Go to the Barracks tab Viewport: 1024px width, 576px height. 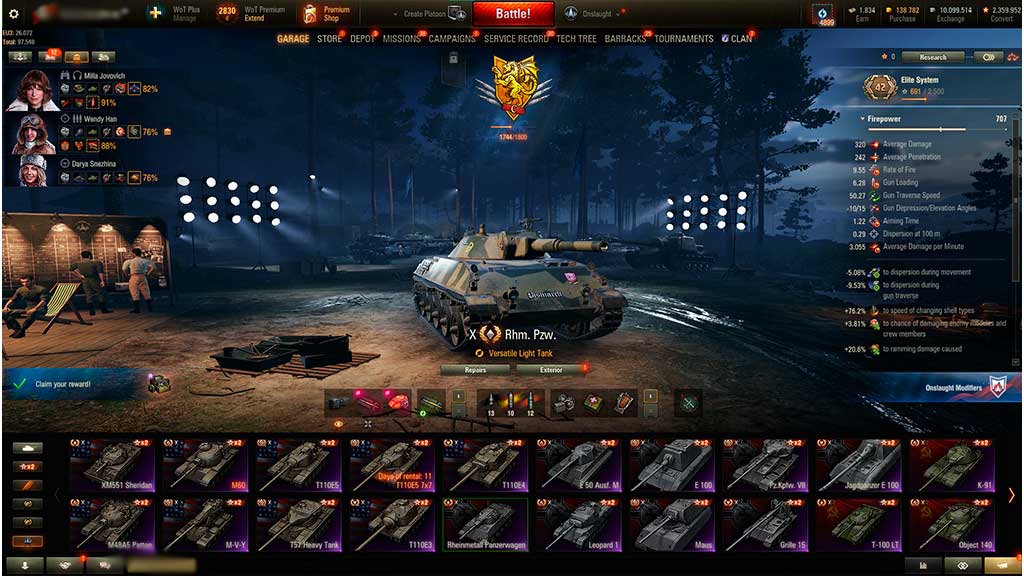tap(625, 39)
